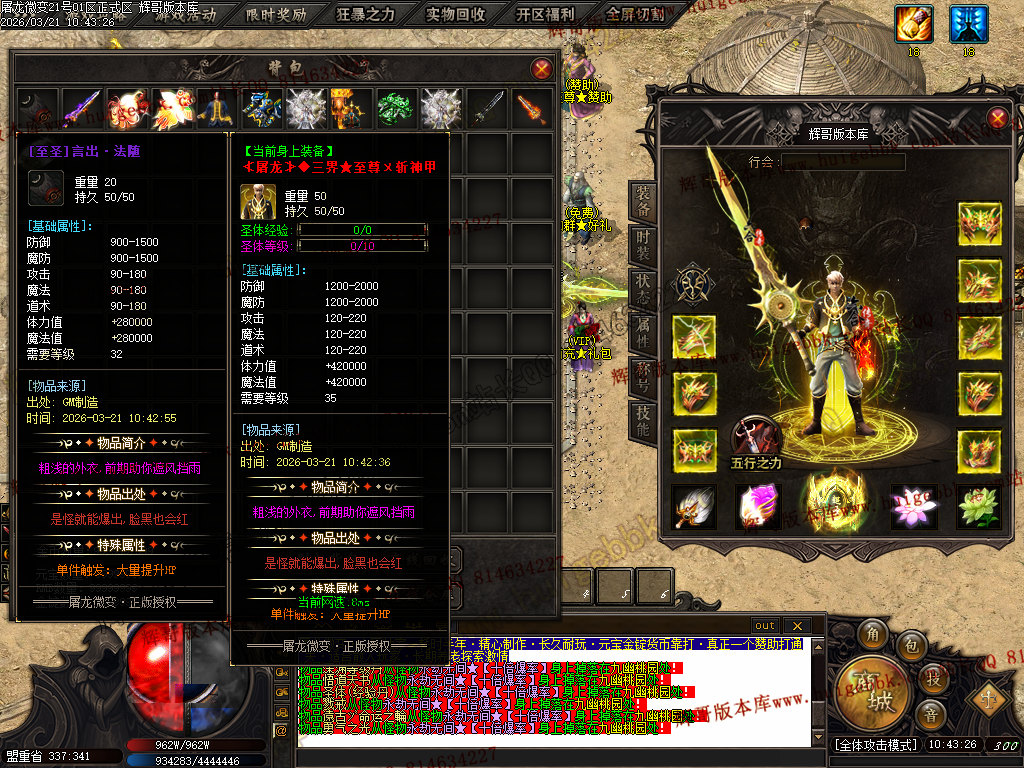Open the 狂暴之力 menu
Image resolution: width=1024 pixels, height=768 pixels.
366,14
